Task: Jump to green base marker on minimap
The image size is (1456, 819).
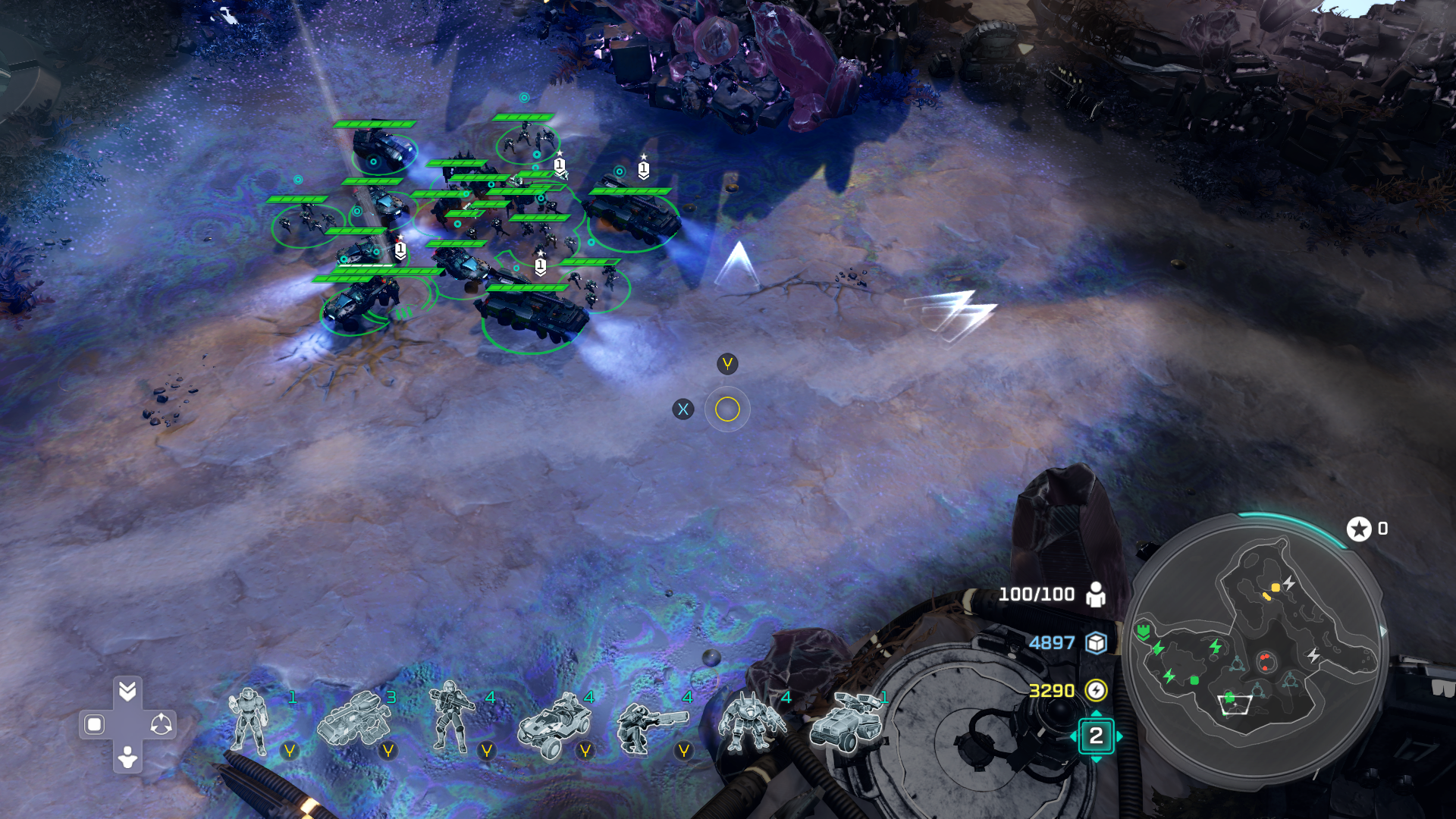Action: click(x=1143, y=631)
